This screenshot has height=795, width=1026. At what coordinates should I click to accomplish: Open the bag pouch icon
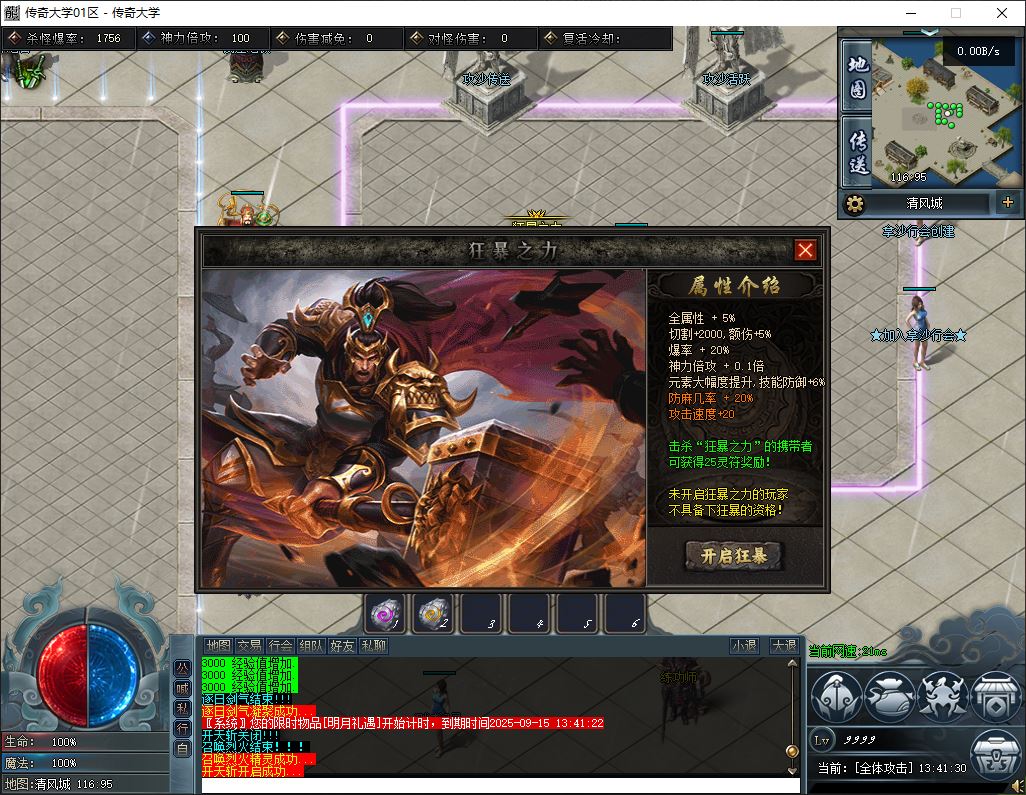click(889, 696)
